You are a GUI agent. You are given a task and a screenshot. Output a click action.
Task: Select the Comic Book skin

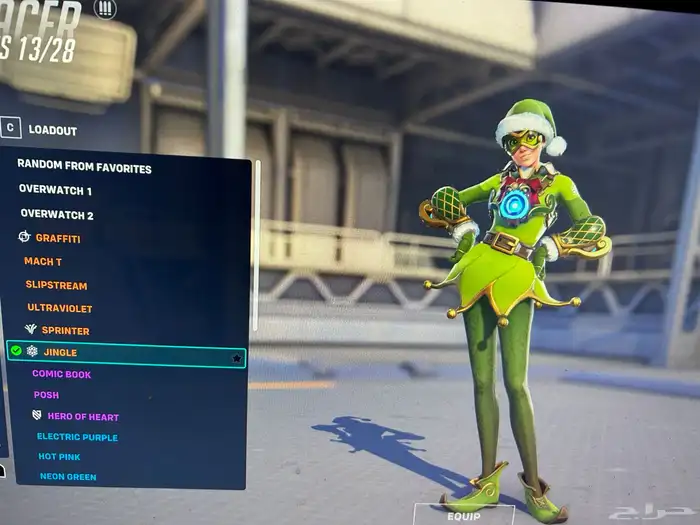(x=61, y=374)
